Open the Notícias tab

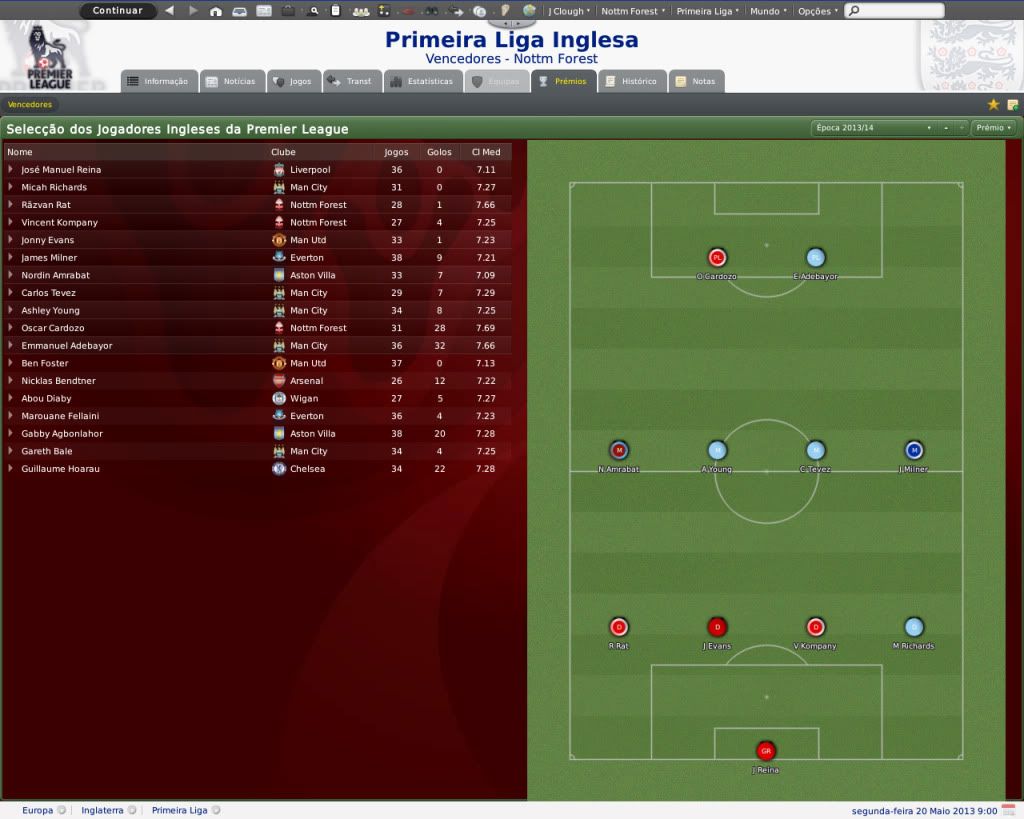click(231, 81)
